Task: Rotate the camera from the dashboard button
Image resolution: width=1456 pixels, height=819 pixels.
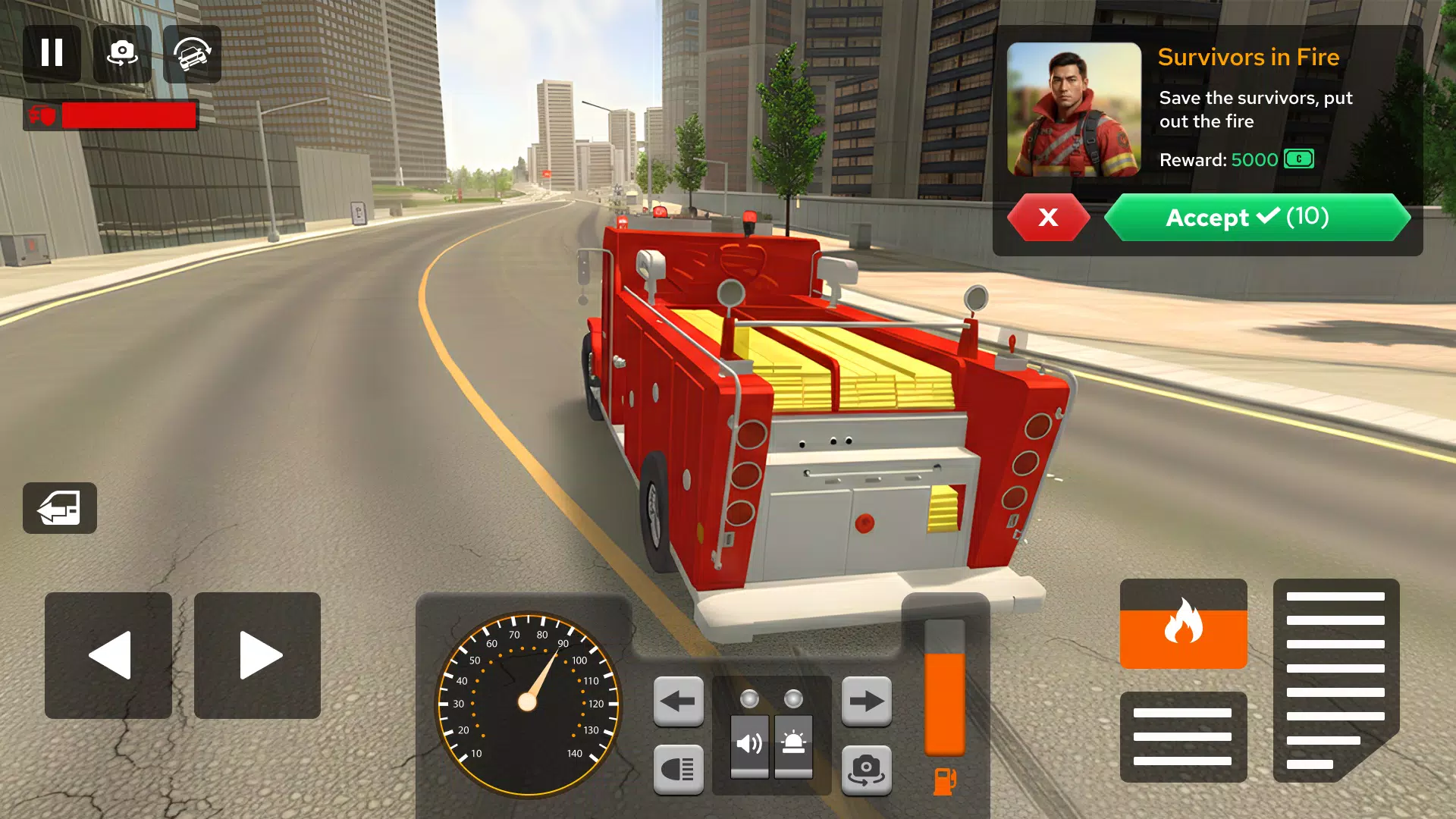Action: (x=866, y=769)
